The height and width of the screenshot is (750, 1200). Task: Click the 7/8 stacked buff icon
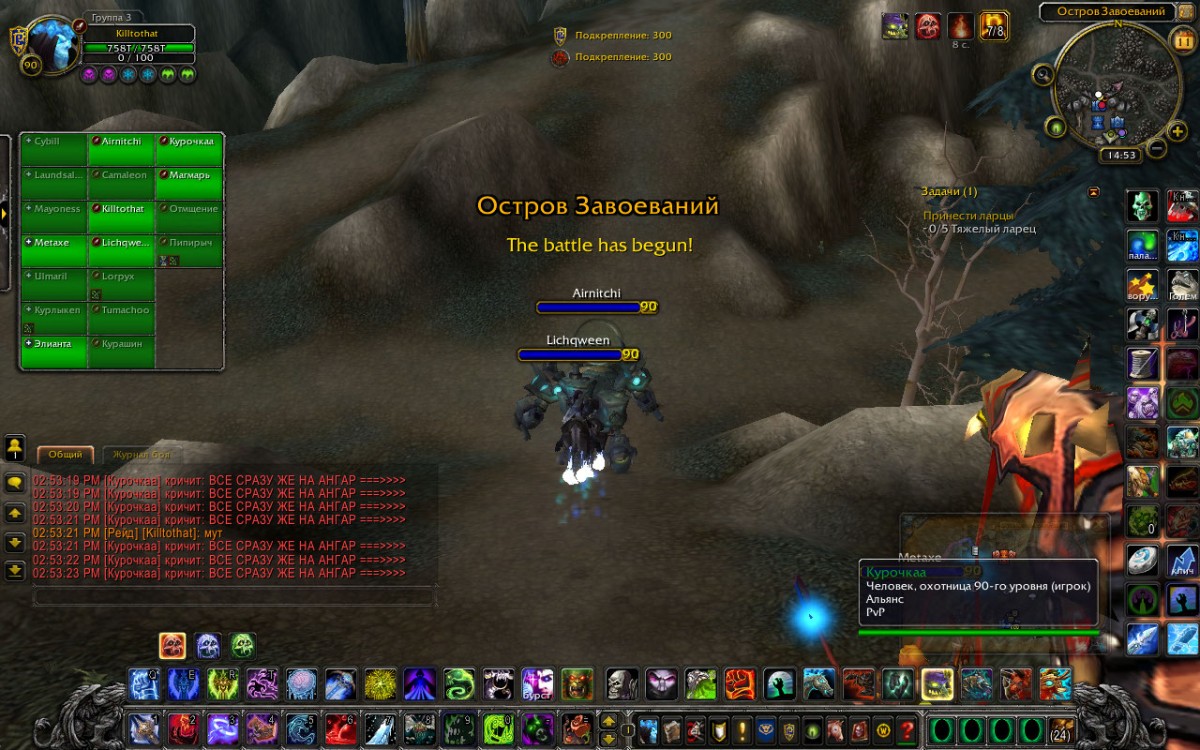pyautogui.click(x=993, y=26)
